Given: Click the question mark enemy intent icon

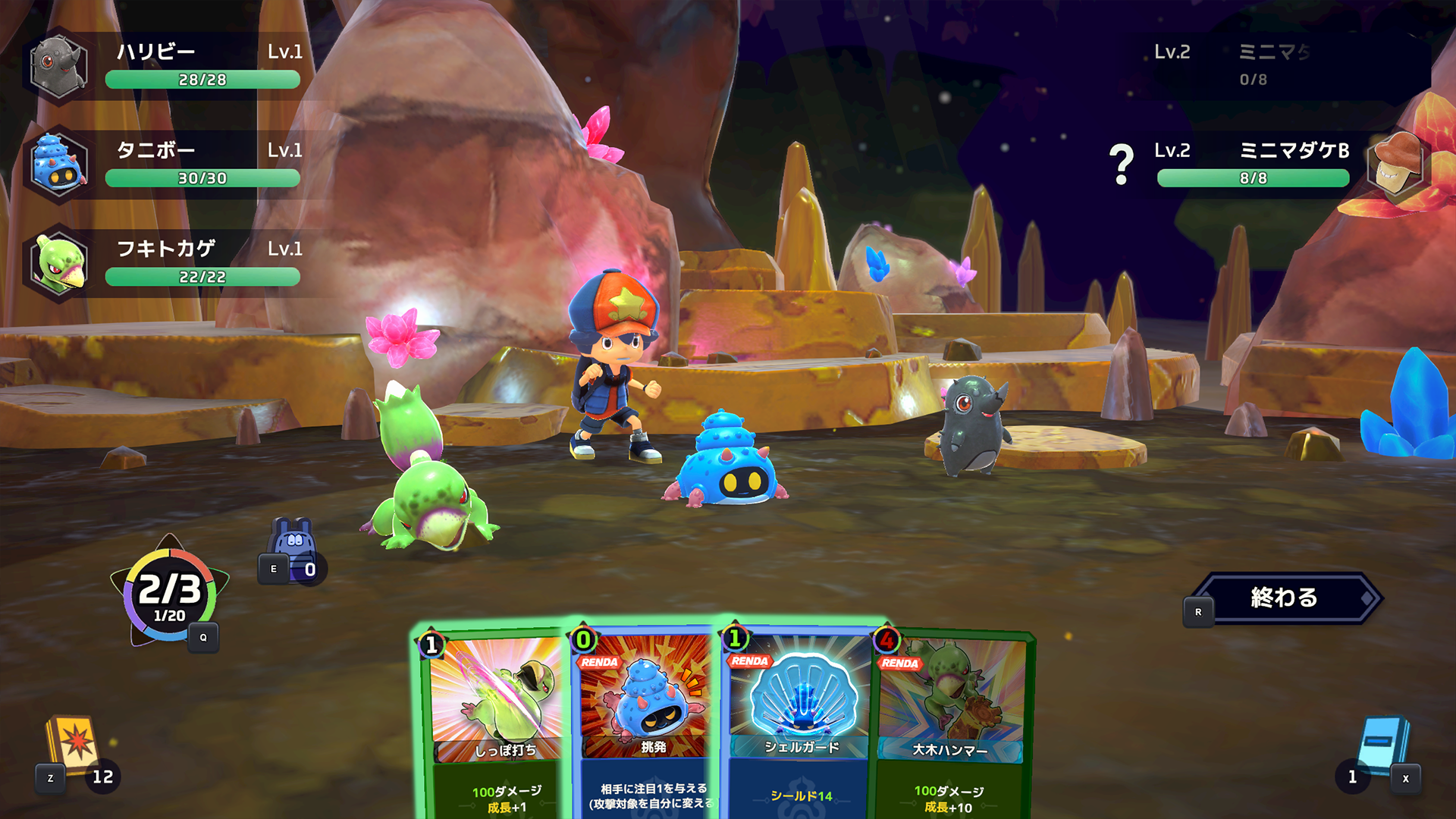Looking at the screenshot, I should tap(1121, 165).
